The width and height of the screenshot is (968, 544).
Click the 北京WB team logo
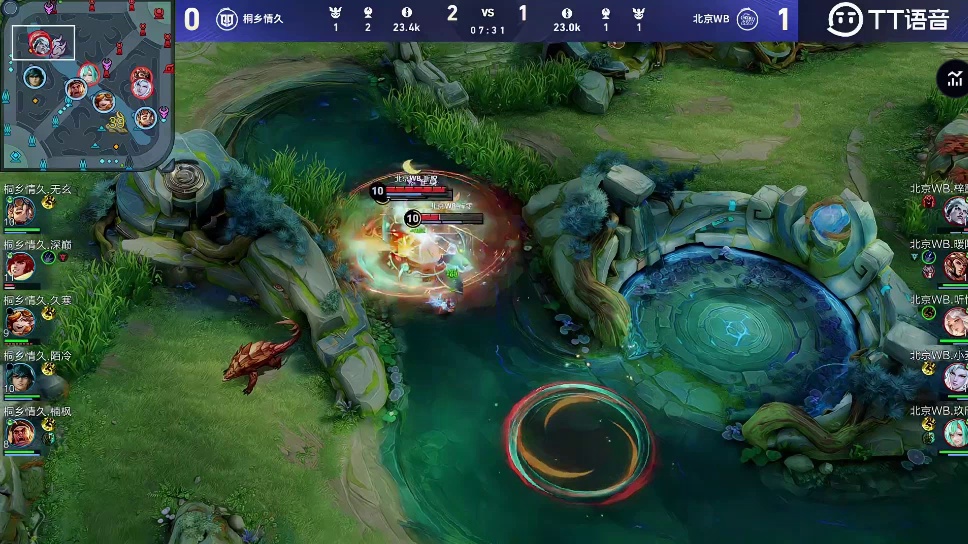click(x=747, y=19)
